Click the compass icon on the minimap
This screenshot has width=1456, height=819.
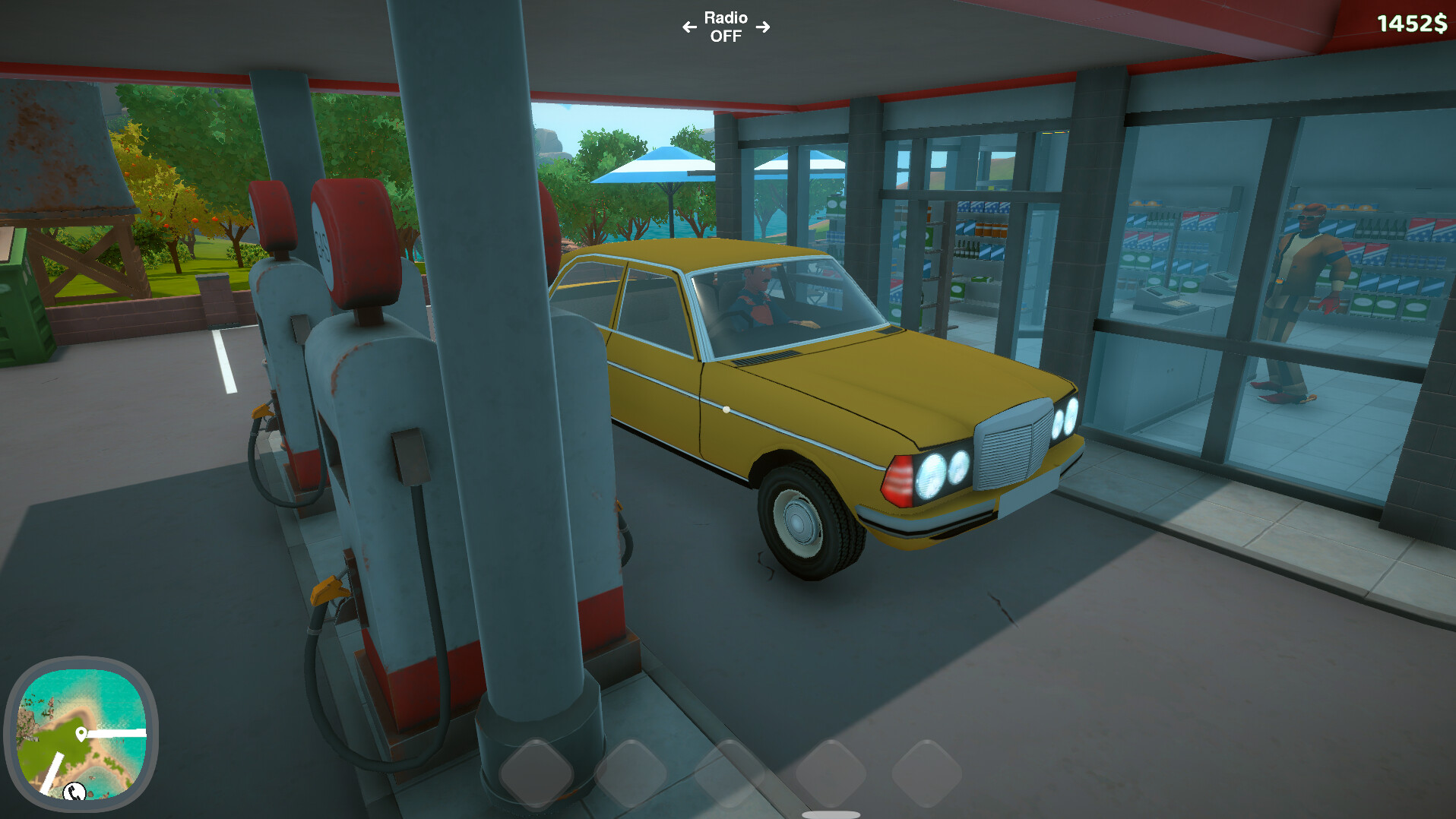pos(74,792)
